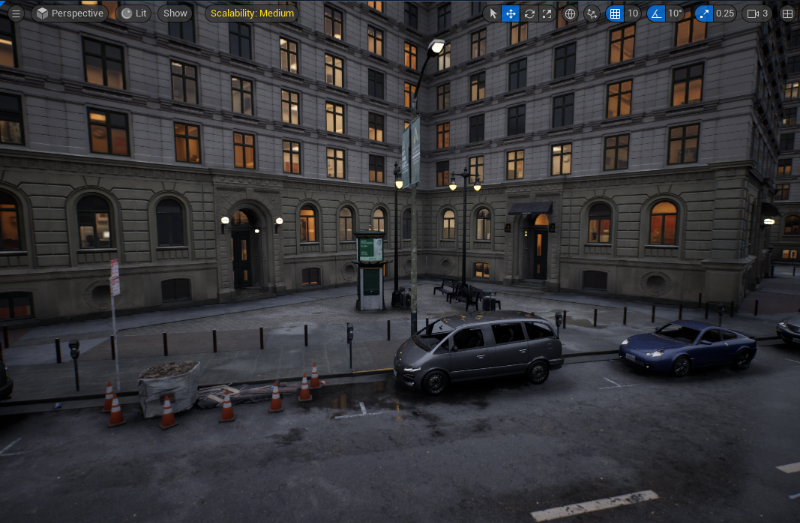Open the viewport options hamburger menu

click(x=15, y=13)
